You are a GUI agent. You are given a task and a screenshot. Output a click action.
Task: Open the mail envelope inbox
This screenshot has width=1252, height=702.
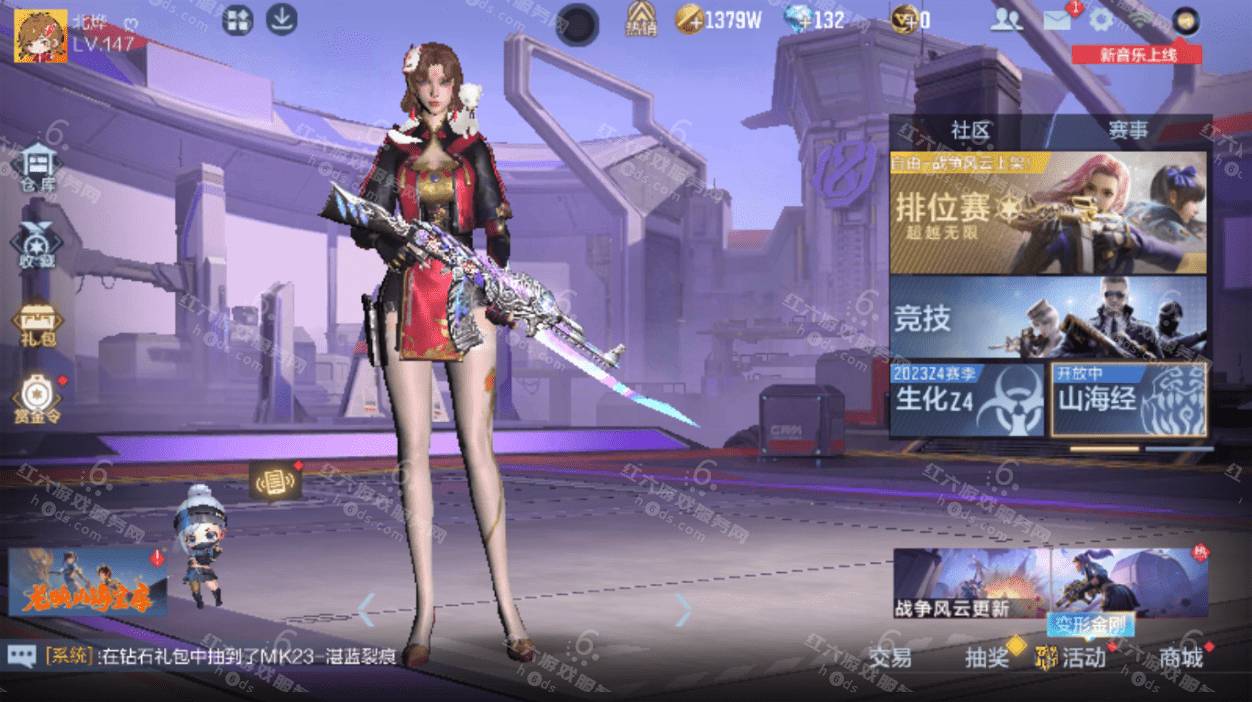coord(1057,20)
